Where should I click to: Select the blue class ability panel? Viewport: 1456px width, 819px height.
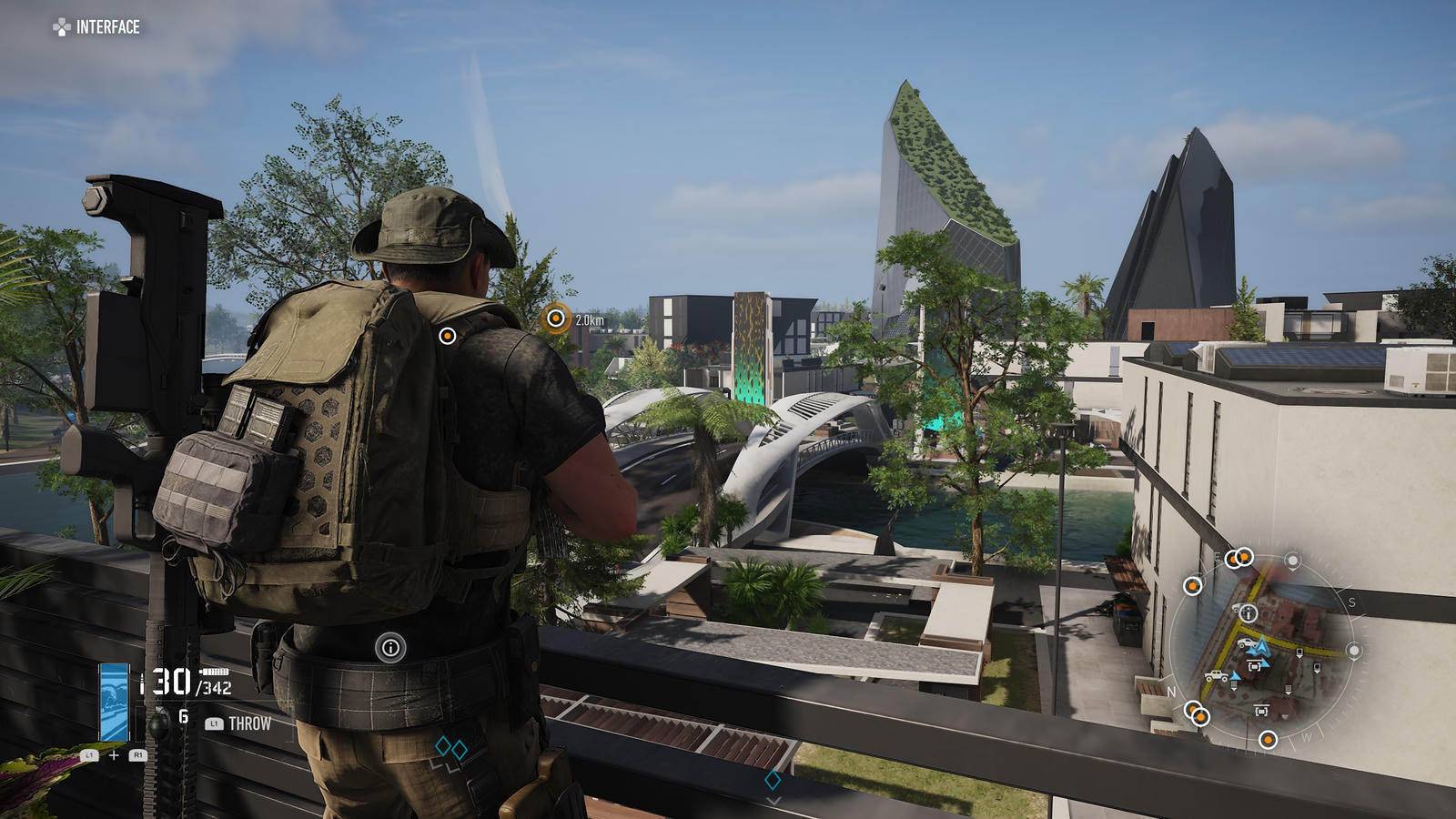coord(115,702)
